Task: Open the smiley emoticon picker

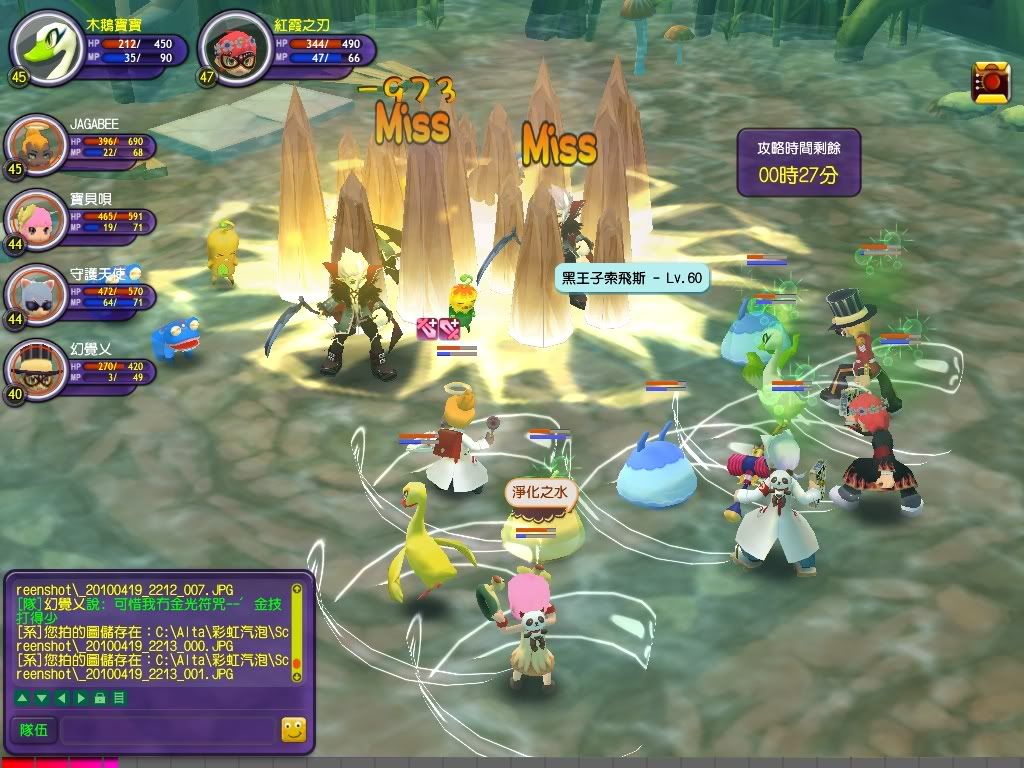Action: 293,730
